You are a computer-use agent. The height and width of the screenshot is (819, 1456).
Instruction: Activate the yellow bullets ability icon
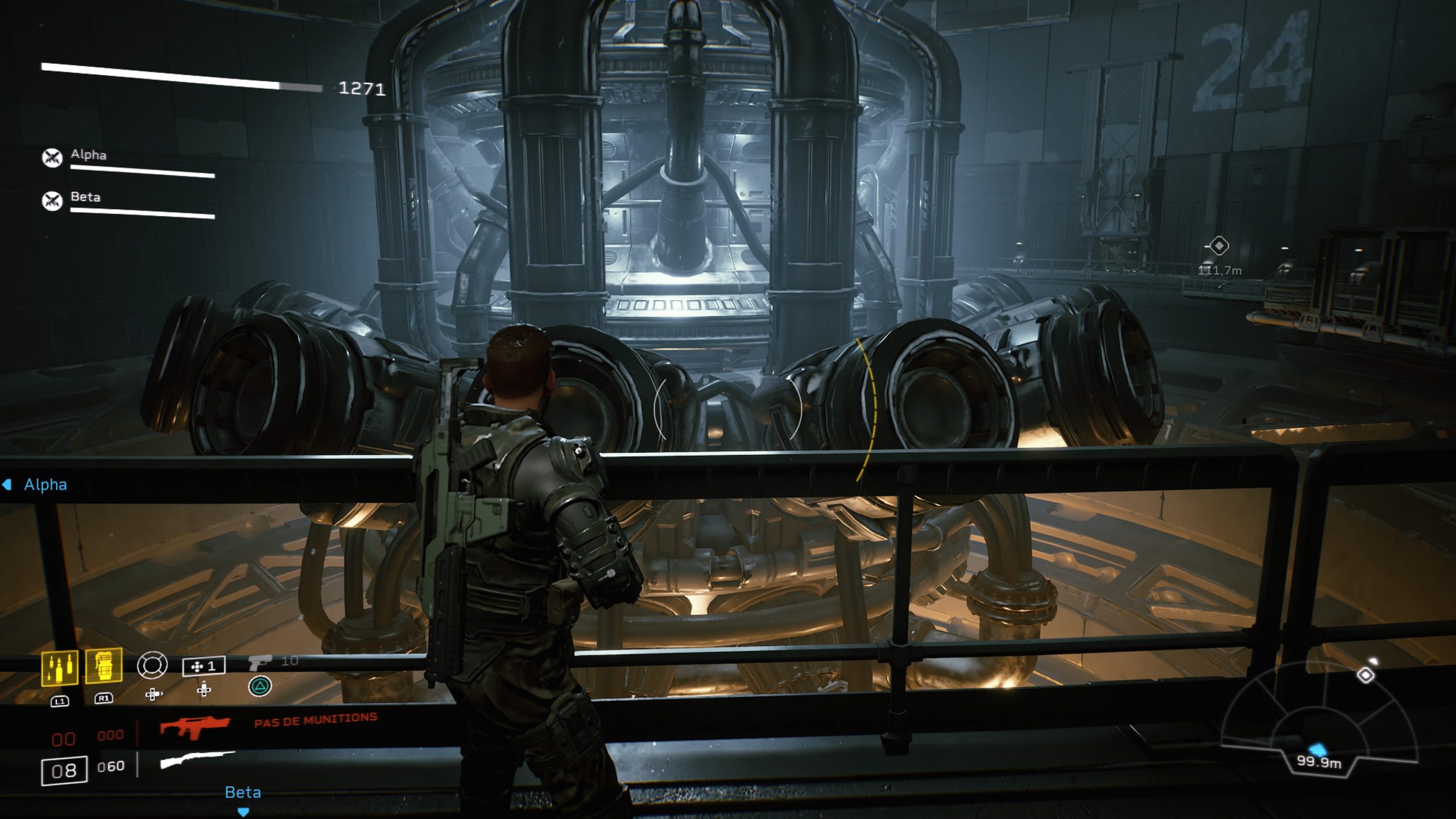pos(60,668)
